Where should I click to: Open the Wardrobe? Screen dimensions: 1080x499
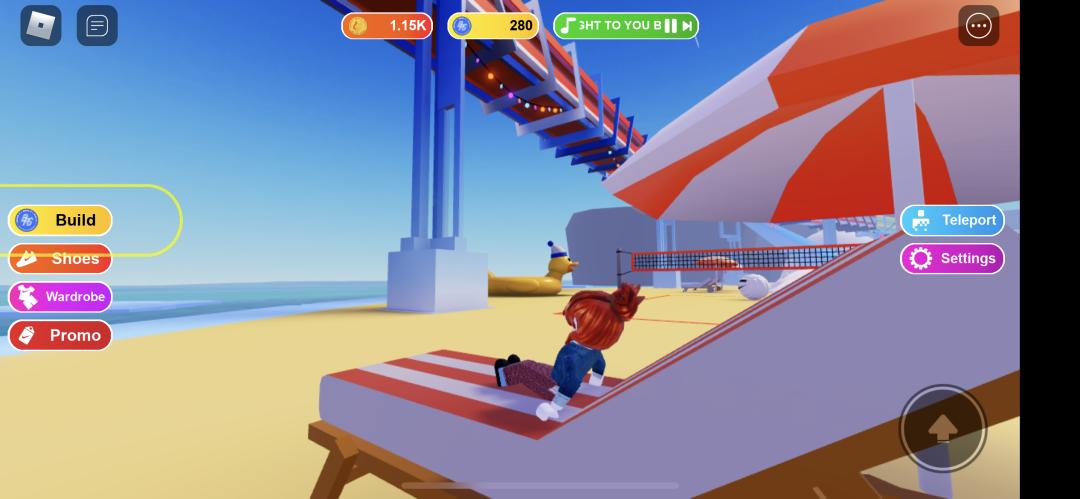click(x=60, y=297)
